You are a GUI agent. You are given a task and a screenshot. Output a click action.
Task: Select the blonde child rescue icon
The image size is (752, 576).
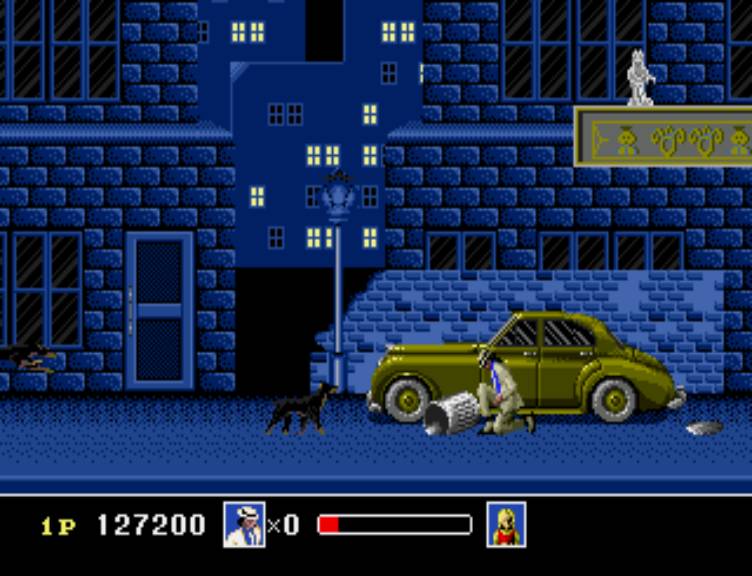506,524
